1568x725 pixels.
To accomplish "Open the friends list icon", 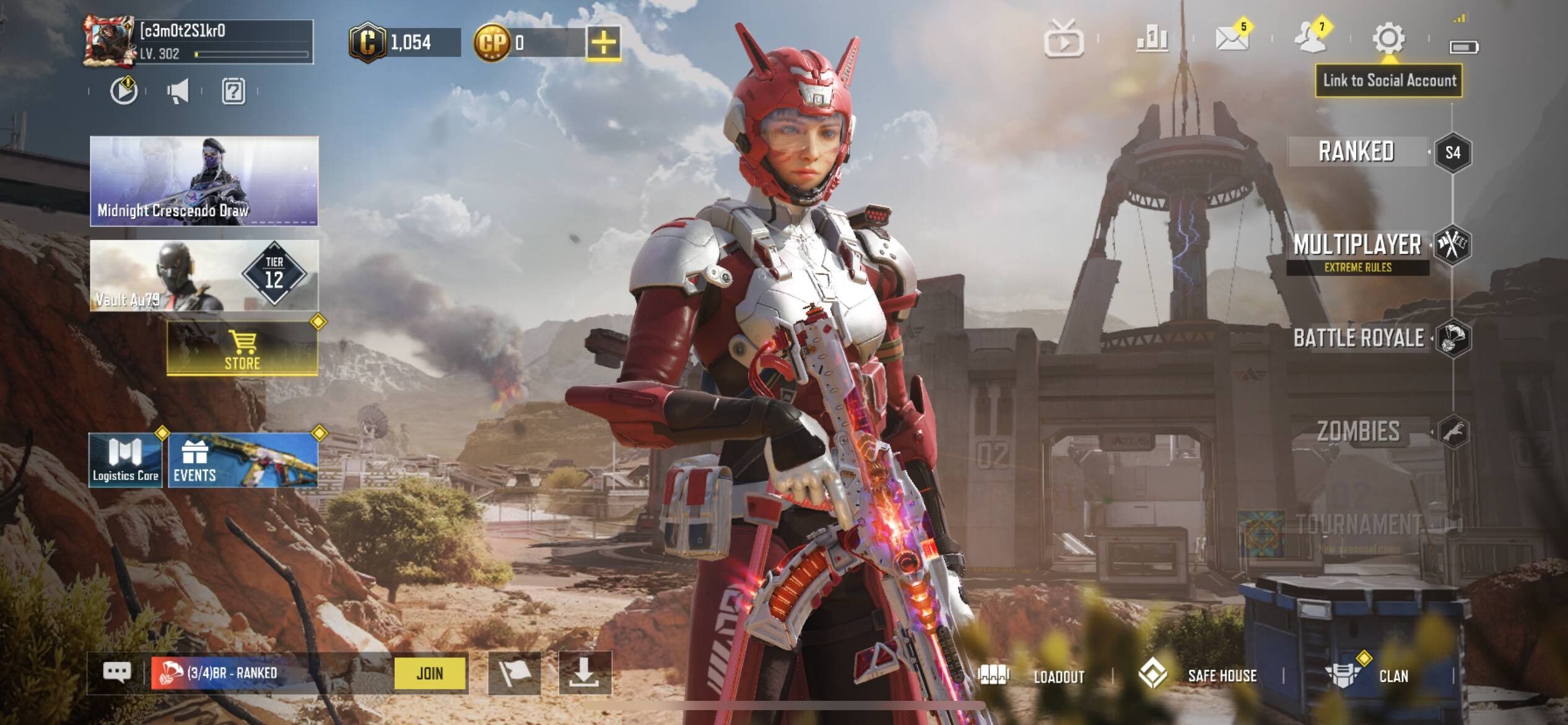I will coord(1310,39).
